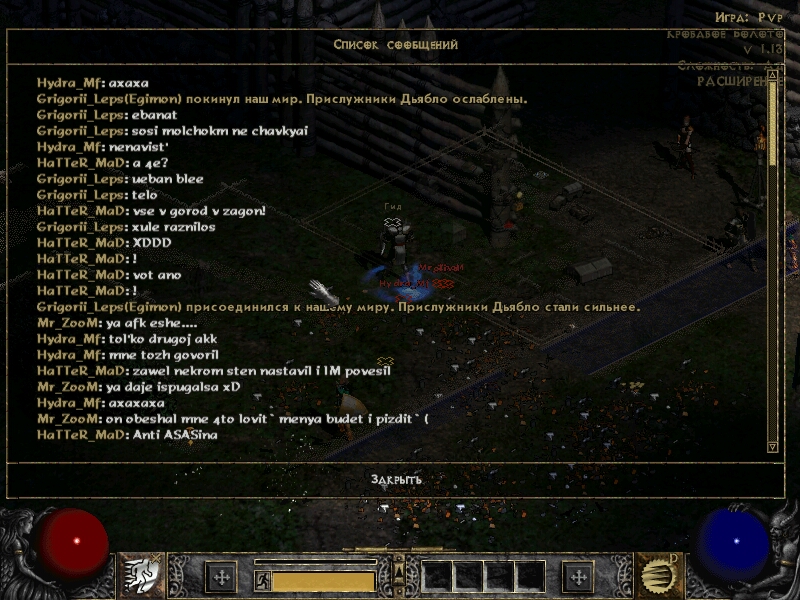Close the message list with Закрыть
The width and height of the screenshot is (800, 600).
[x=396, y=480]
